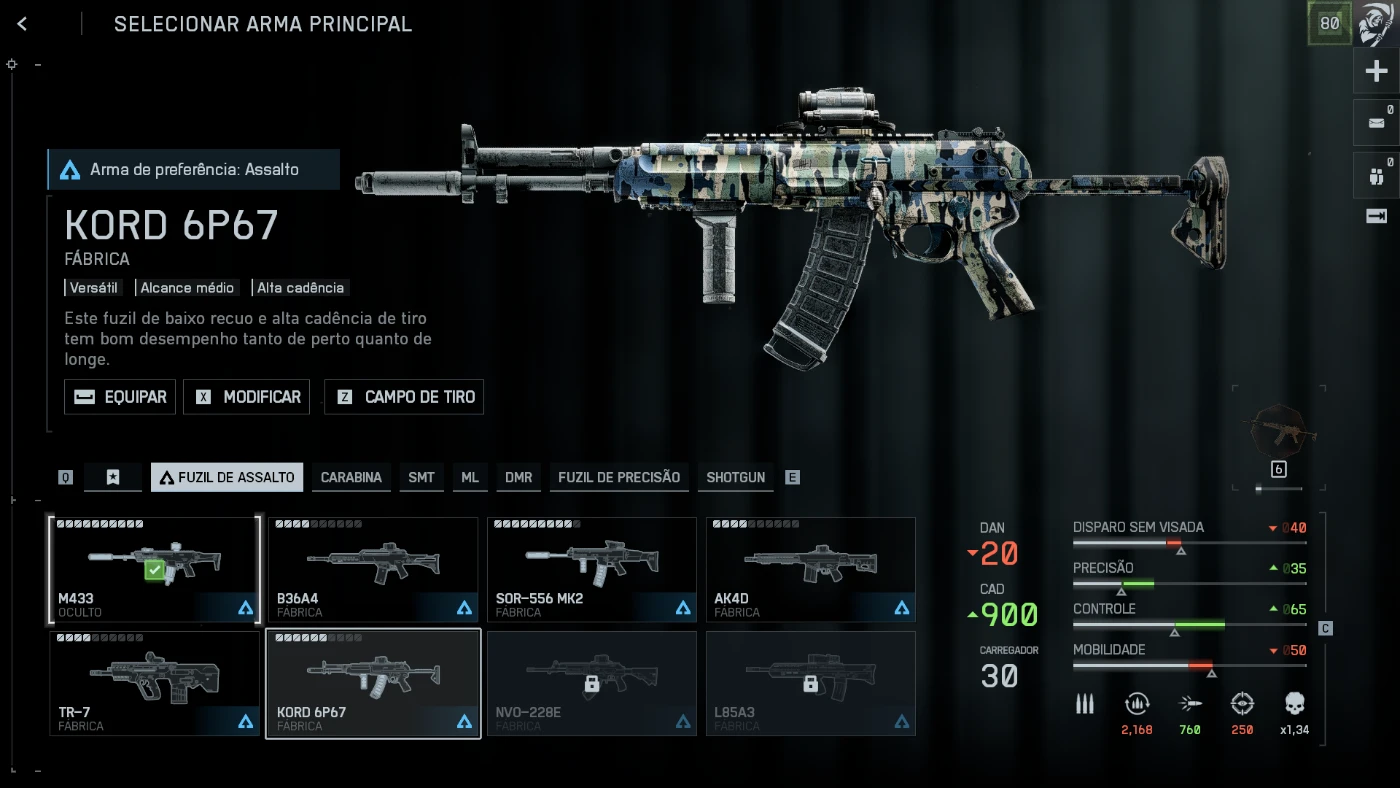The height and width of the screenshot is (788, 1400).
Task: Switch to the CARABINA category
Action: (x=351, y=477)
